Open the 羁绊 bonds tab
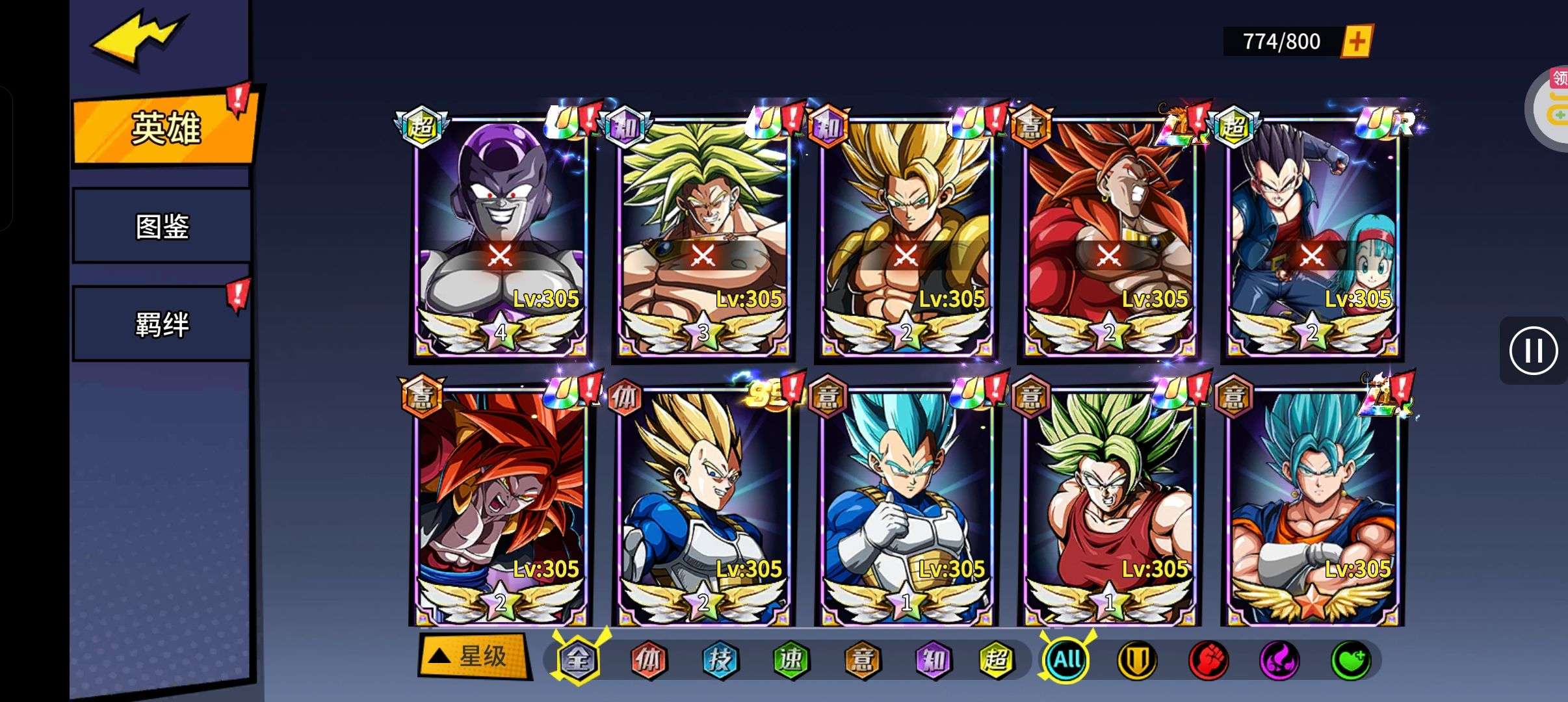Screen dimensions: 1568x702 tap(162, 324)
